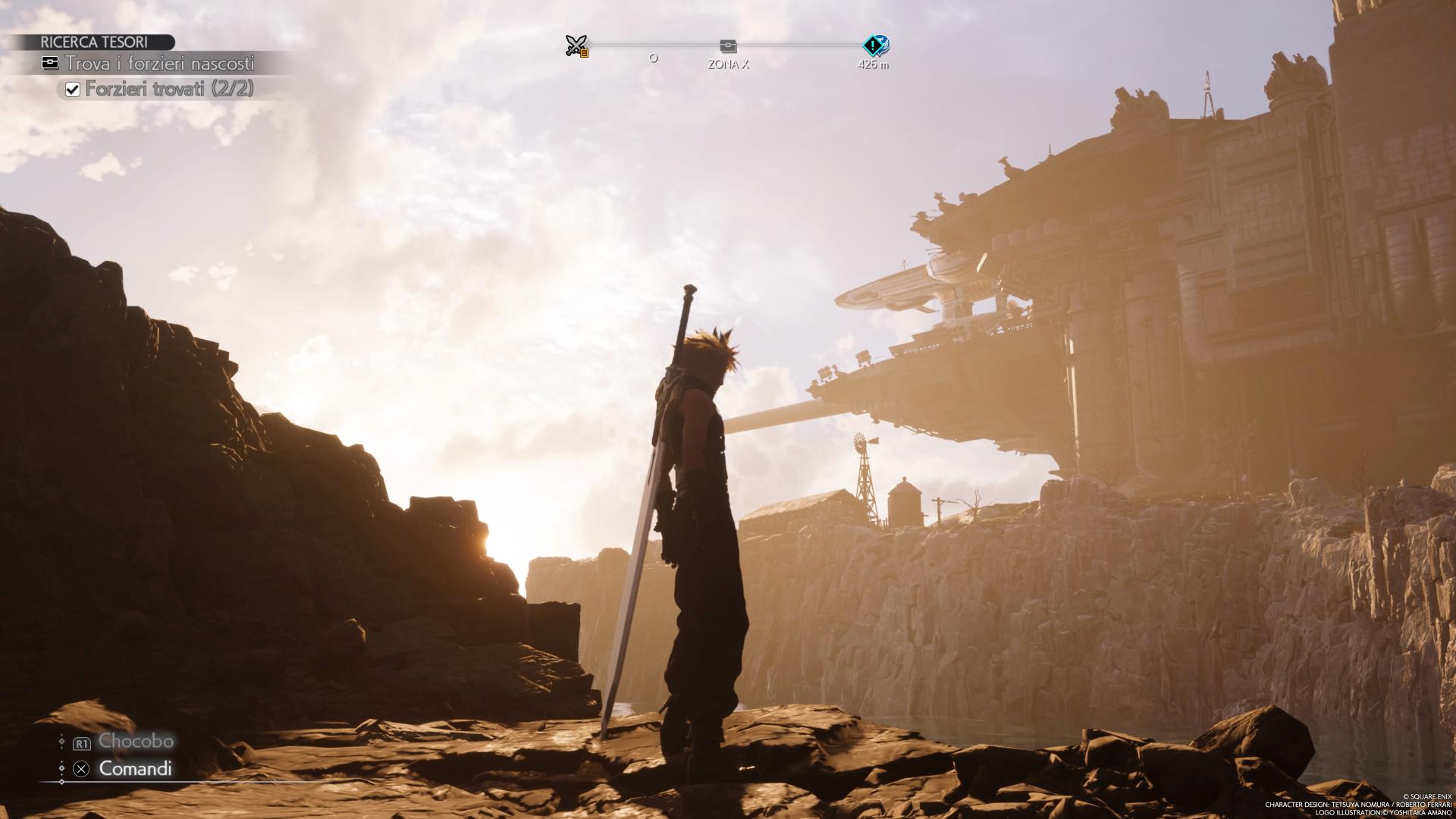This screenshot has height=819, width=1456.
Task: Click the treasure chest compass marker
Action: pos(728,46)
